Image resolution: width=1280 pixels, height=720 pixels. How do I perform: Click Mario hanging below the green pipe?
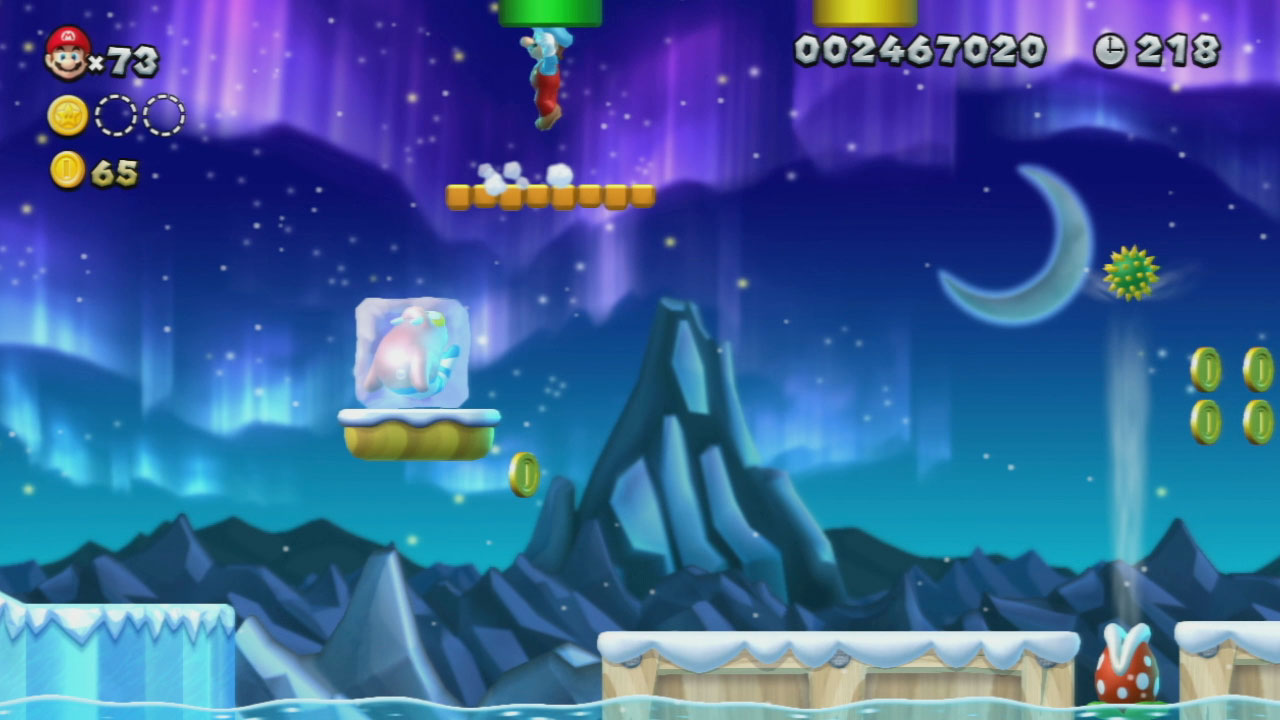(548, 80)
